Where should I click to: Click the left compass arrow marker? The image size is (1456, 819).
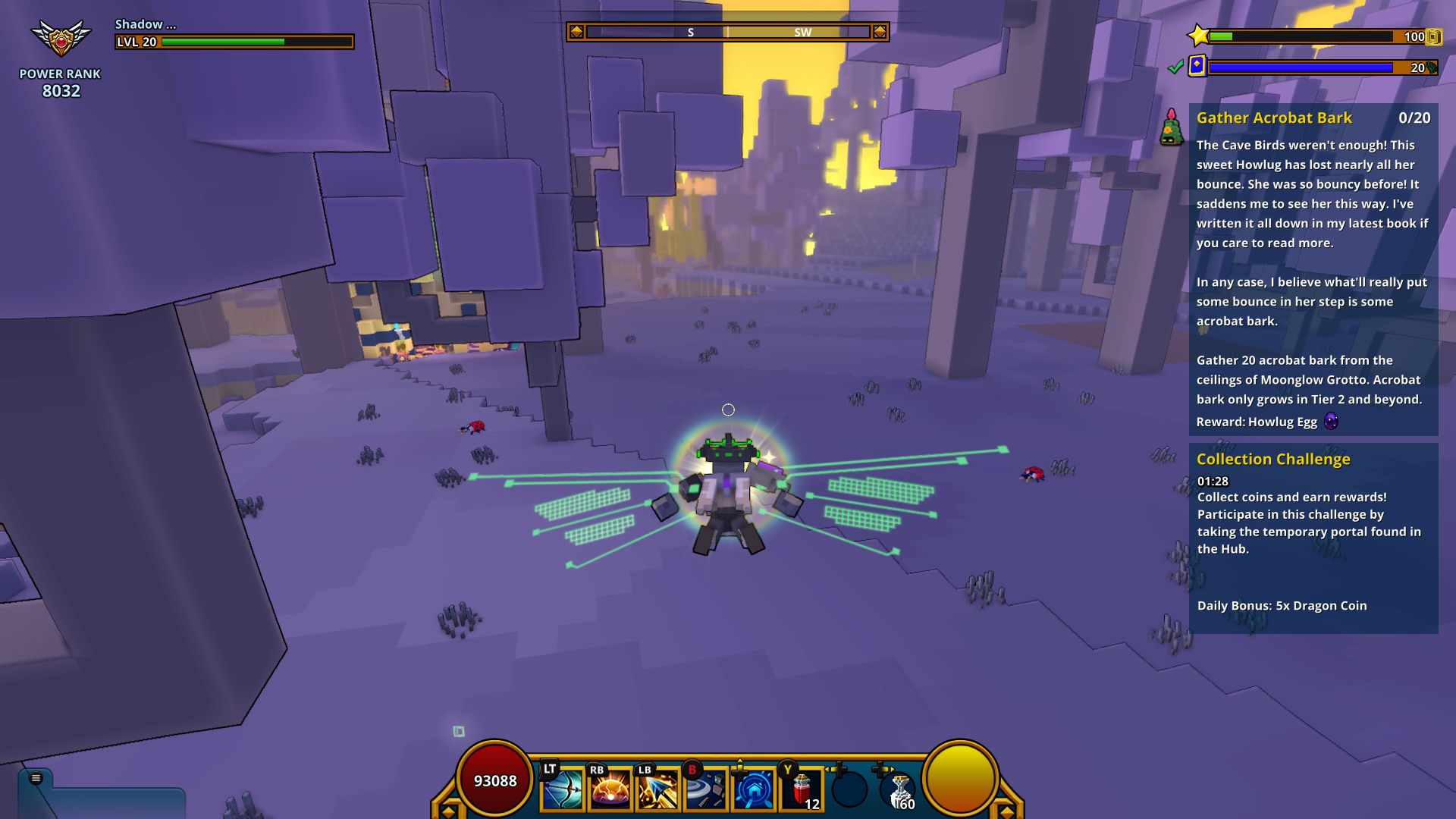coord(577,32)
